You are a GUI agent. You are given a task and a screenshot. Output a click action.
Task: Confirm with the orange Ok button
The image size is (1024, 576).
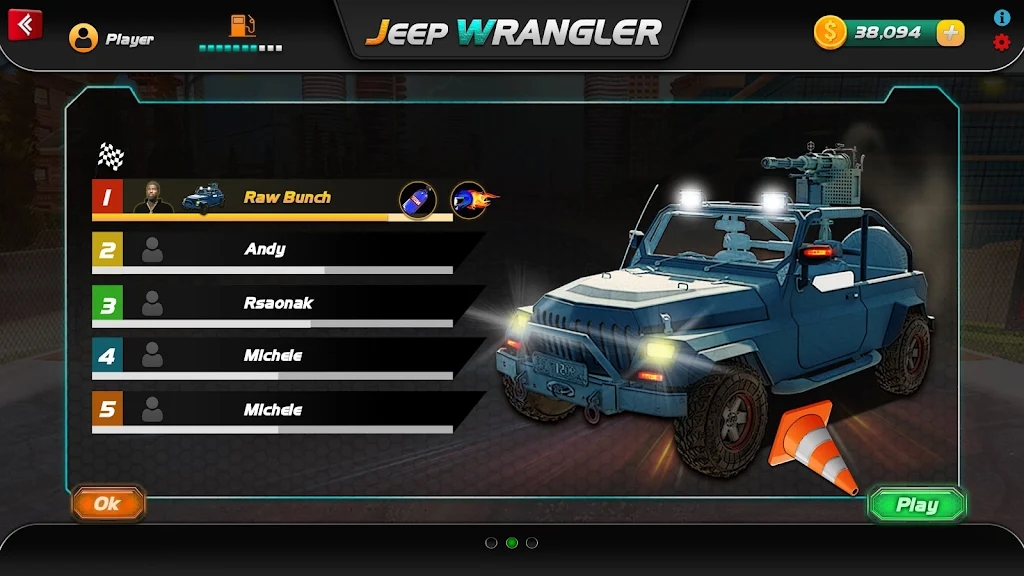pos(108,503)
